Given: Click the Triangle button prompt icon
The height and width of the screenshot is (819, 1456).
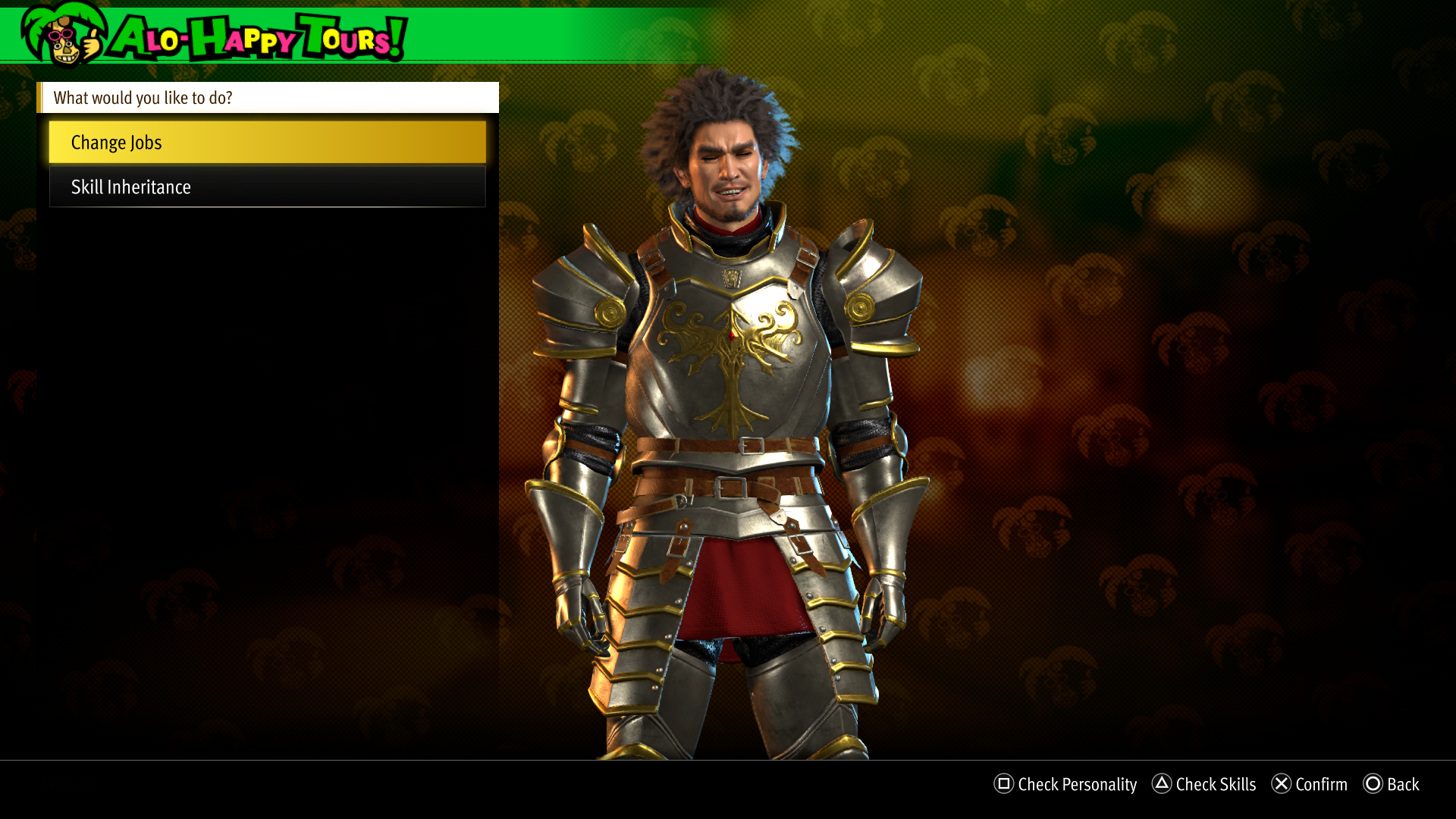Looking at the screenshot, I should (x=1160, y=785).
